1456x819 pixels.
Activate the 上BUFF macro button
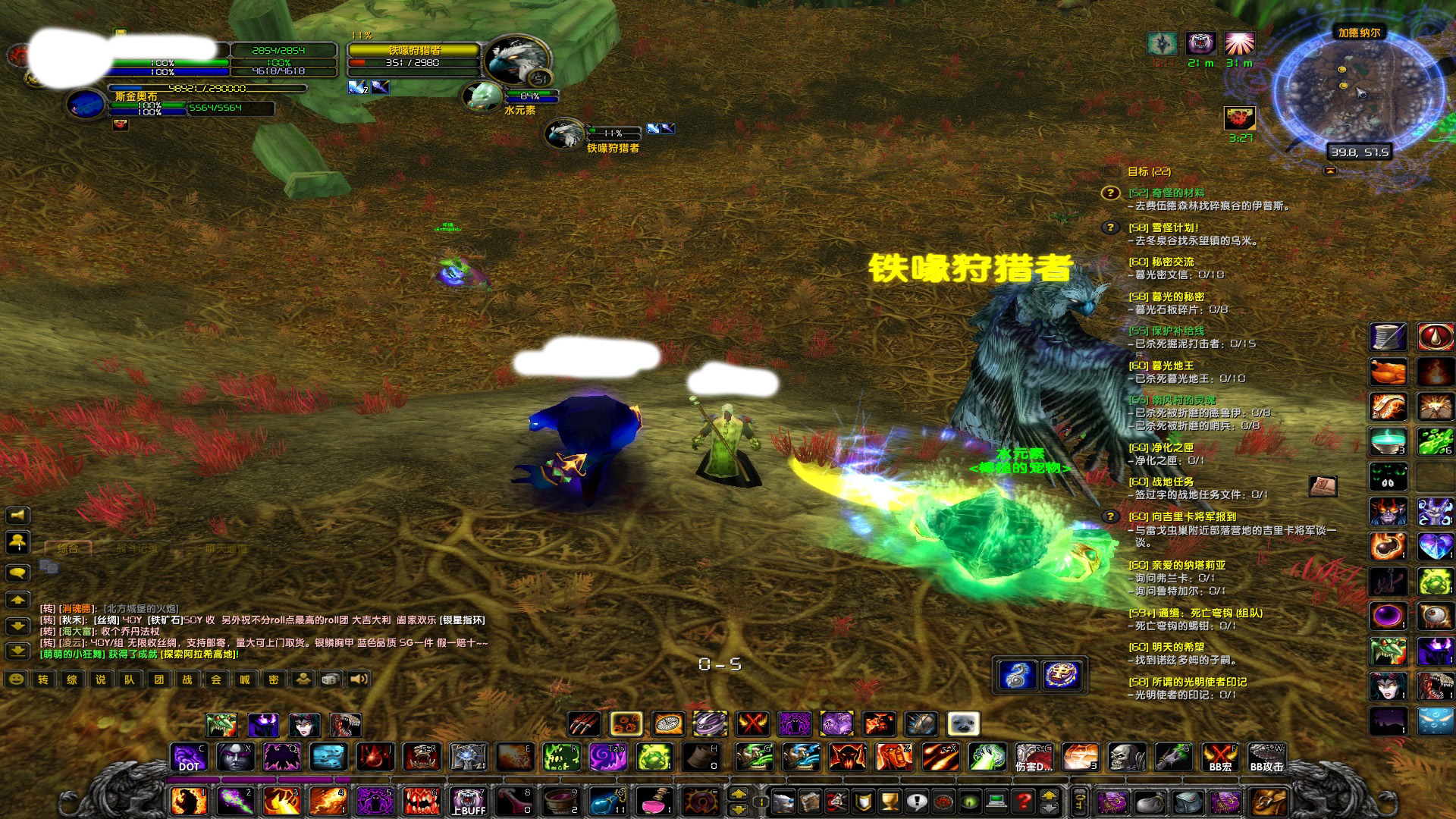coord(469,802)
